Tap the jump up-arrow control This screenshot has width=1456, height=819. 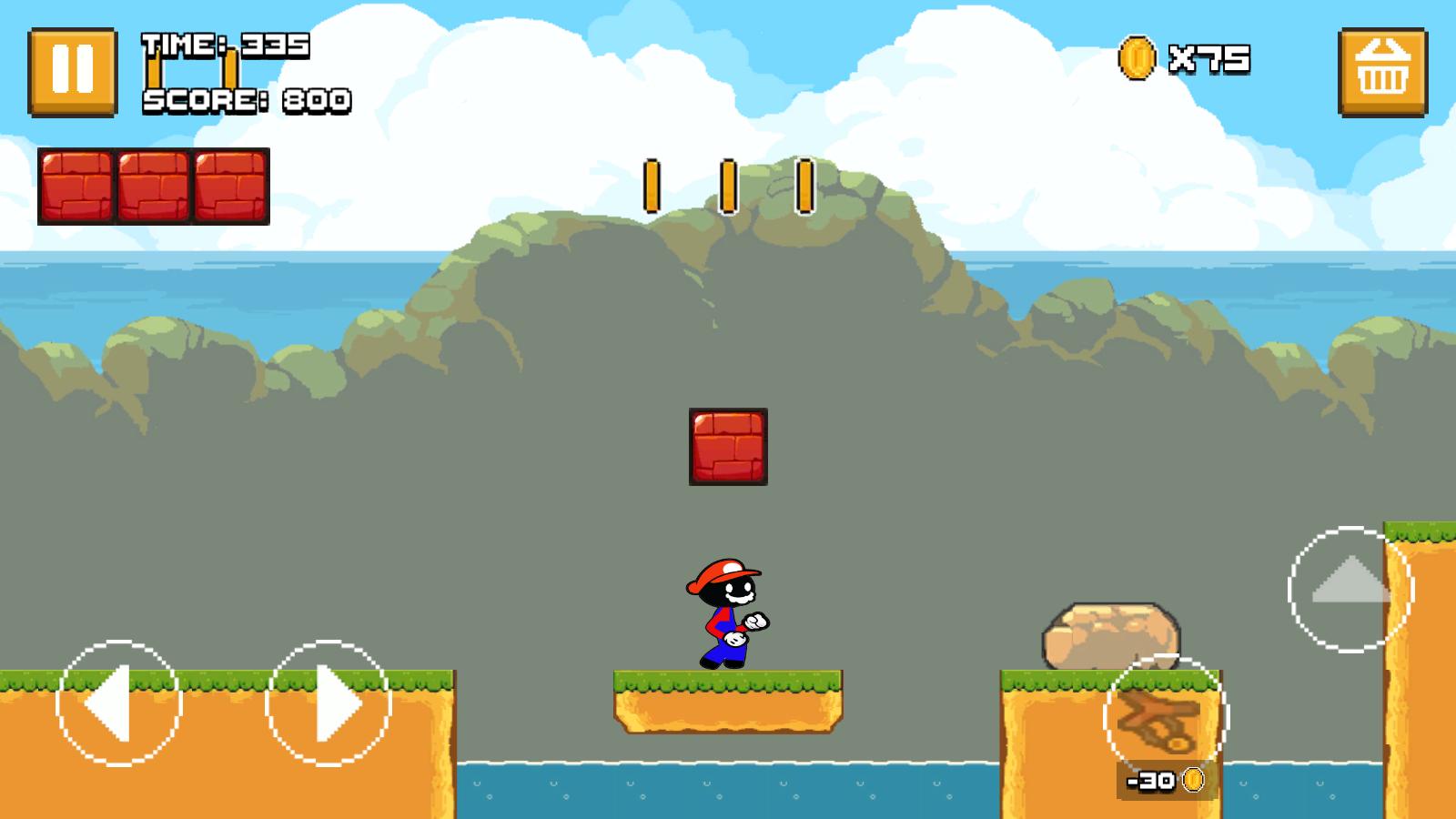pyautogui.click(x=1350, y=589)
